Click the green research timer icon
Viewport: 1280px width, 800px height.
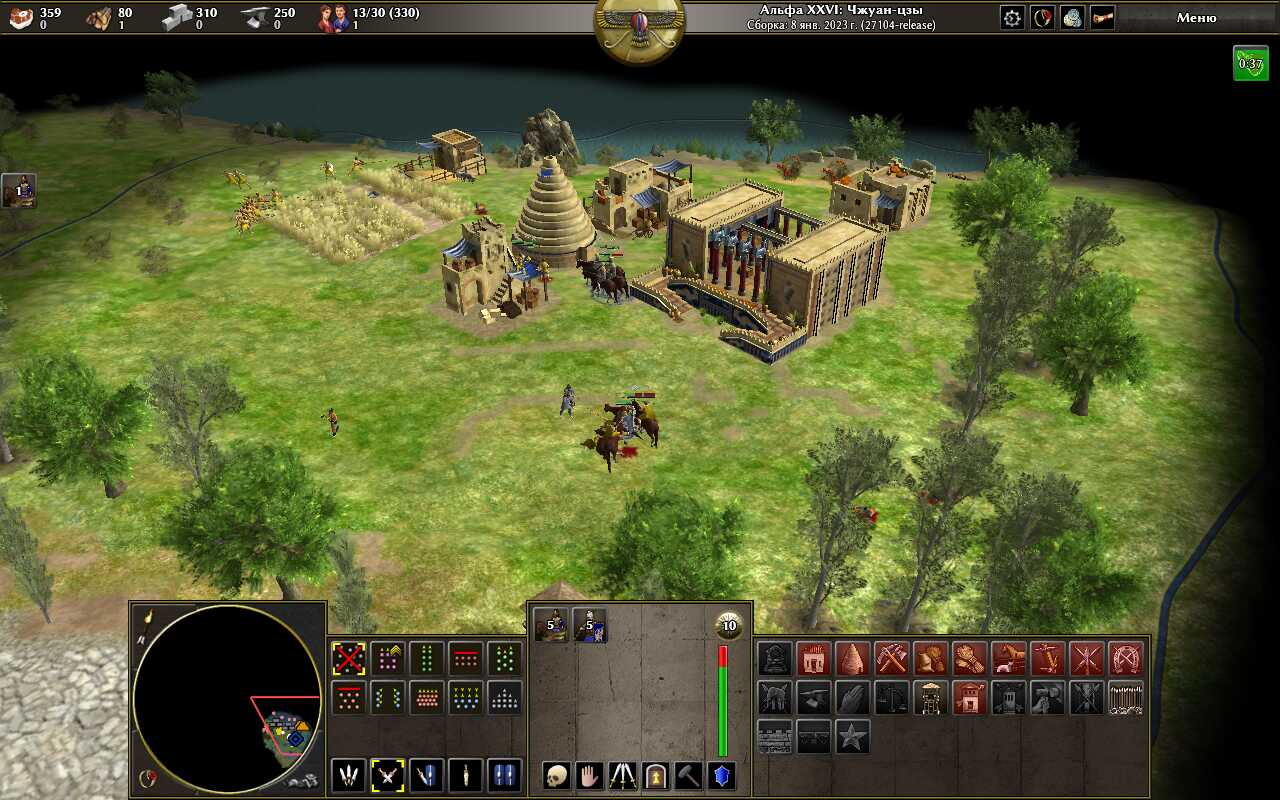pyautogui.click(x=1250, y=63)
